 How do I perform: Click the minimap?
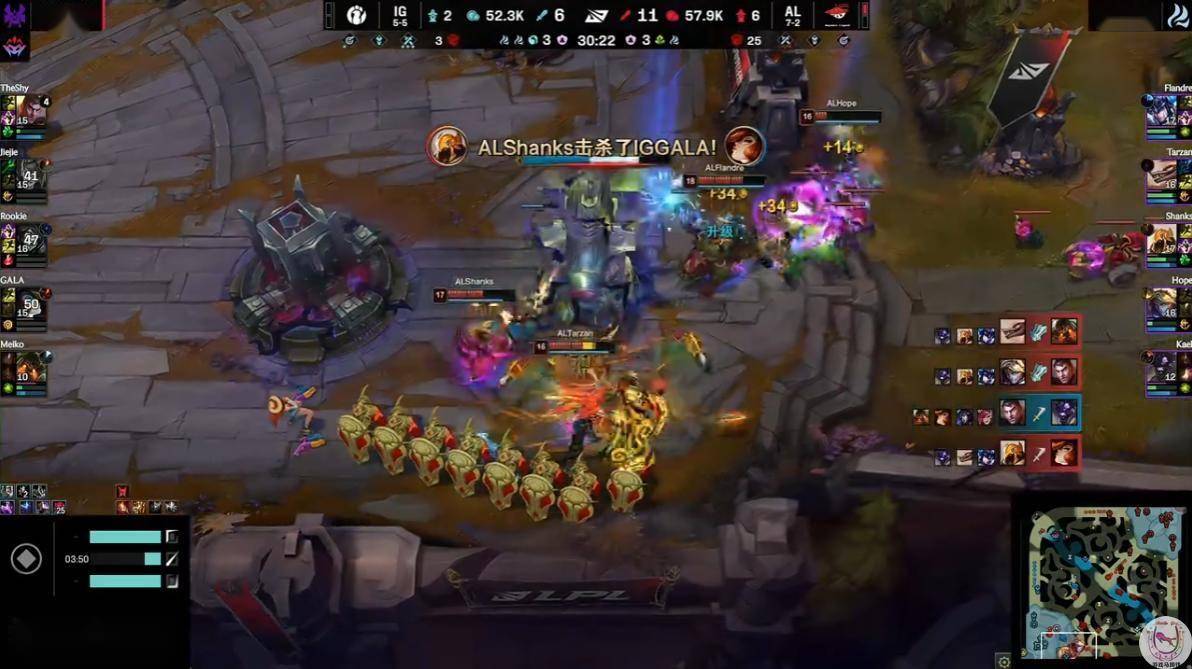click(x=1103, y=581)
